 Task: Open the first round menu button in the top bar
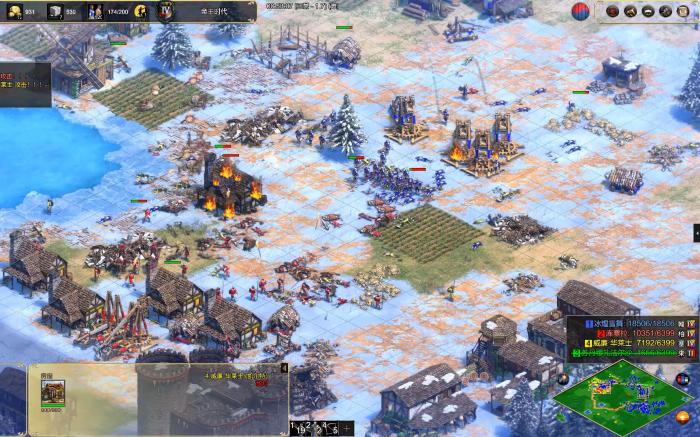(x=610, y=11)
